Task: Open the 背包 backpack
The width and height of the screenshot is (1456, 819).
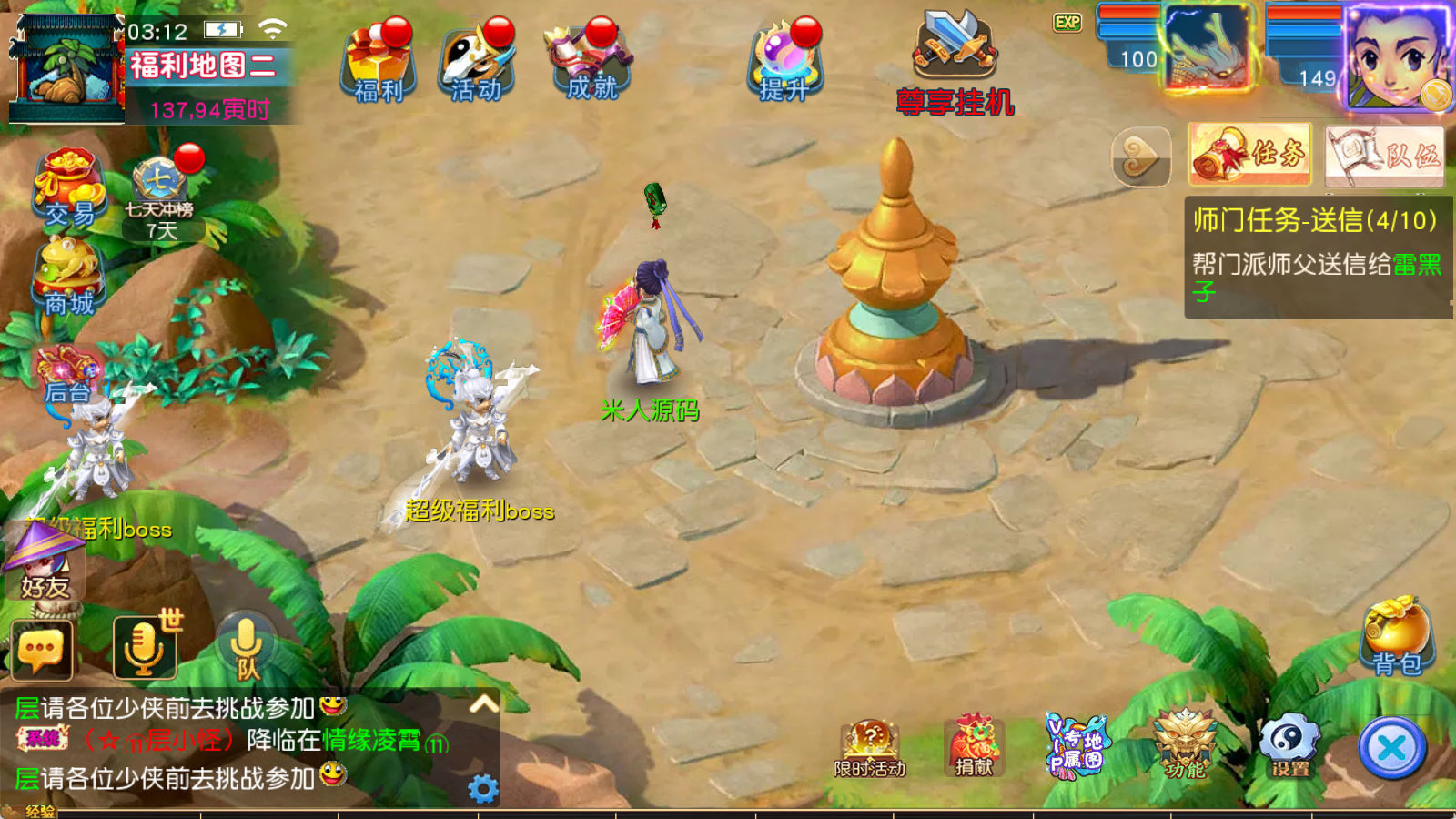Action: tap(1396, 637)
